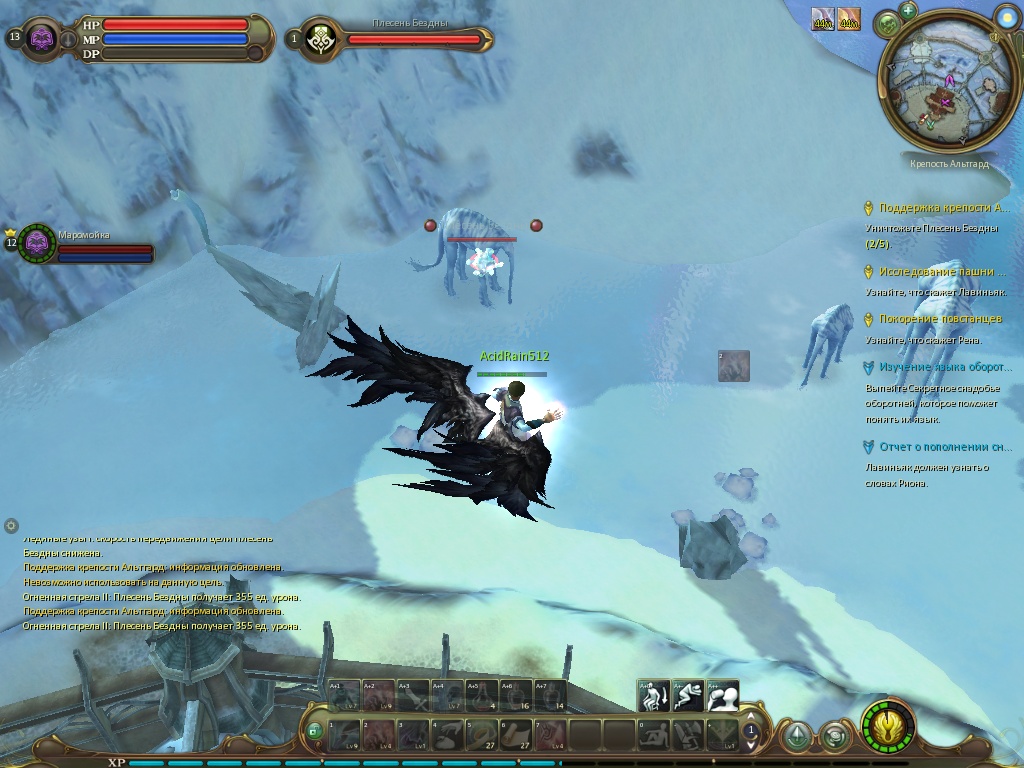The image size is (1024, 768).
Task: Open the 'Изучение языка оборот...' quest entry
Action: [940, 367]
